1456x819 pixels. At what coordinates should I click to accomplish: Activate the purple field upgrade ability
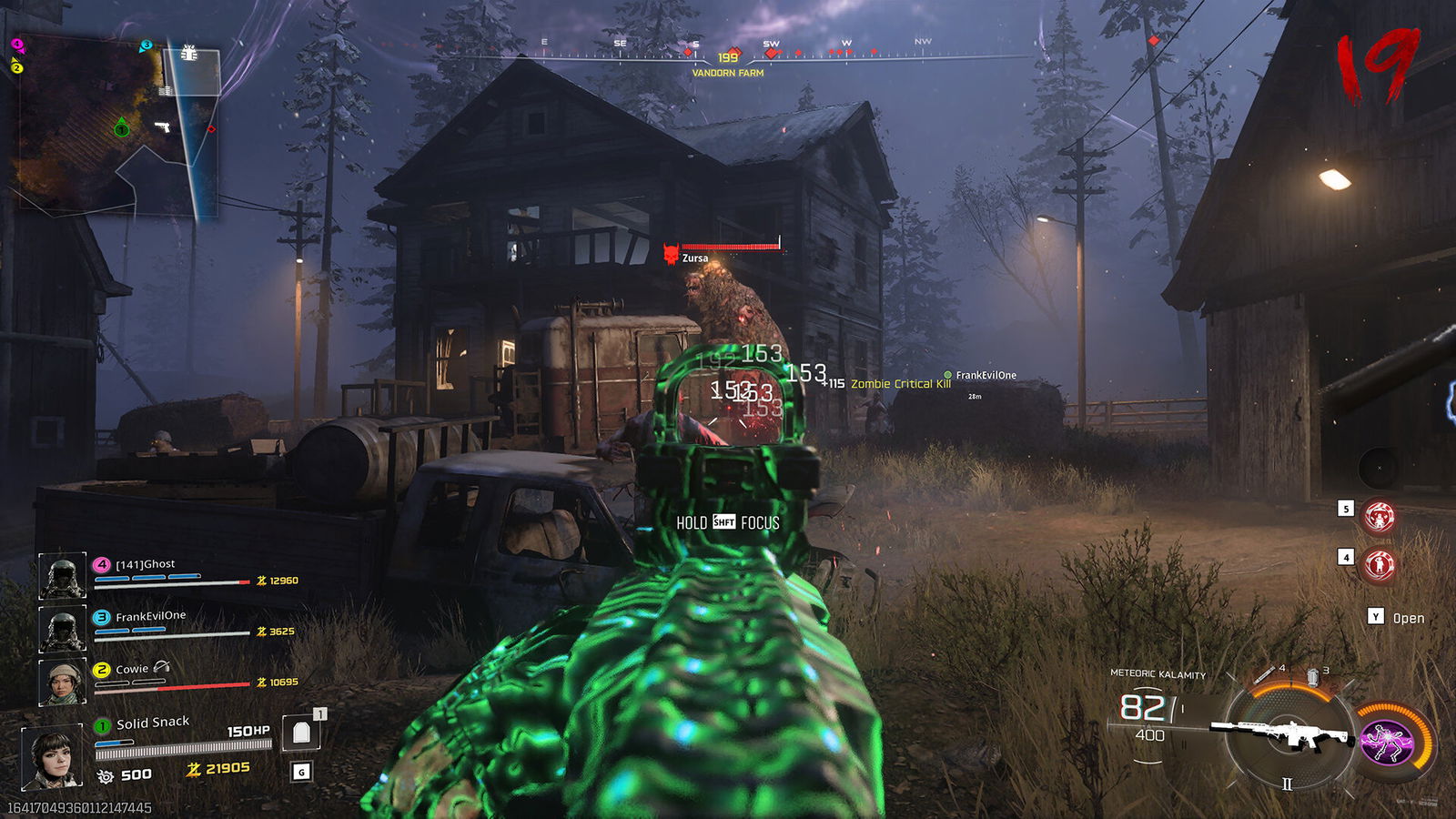point(1387,740)
